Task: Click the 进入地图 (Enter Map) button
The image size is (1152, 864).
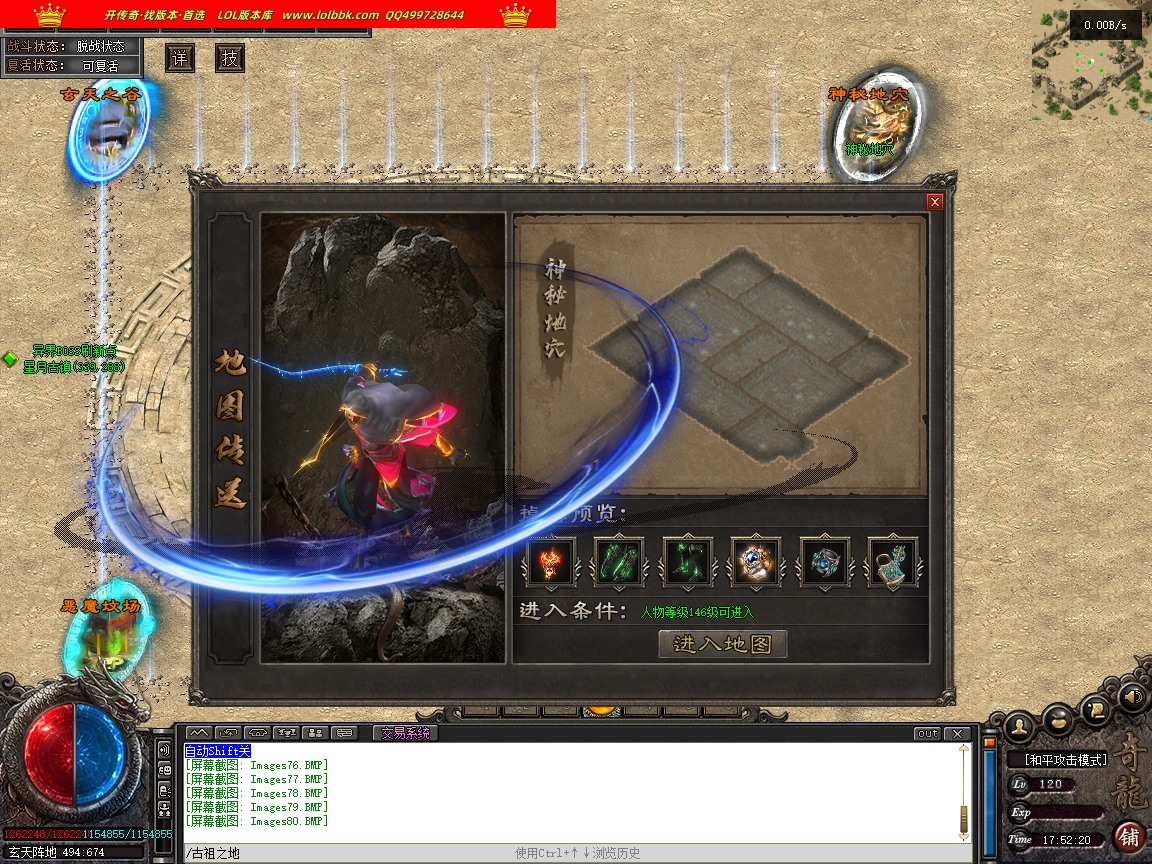Action: click(x=723, y=644)
